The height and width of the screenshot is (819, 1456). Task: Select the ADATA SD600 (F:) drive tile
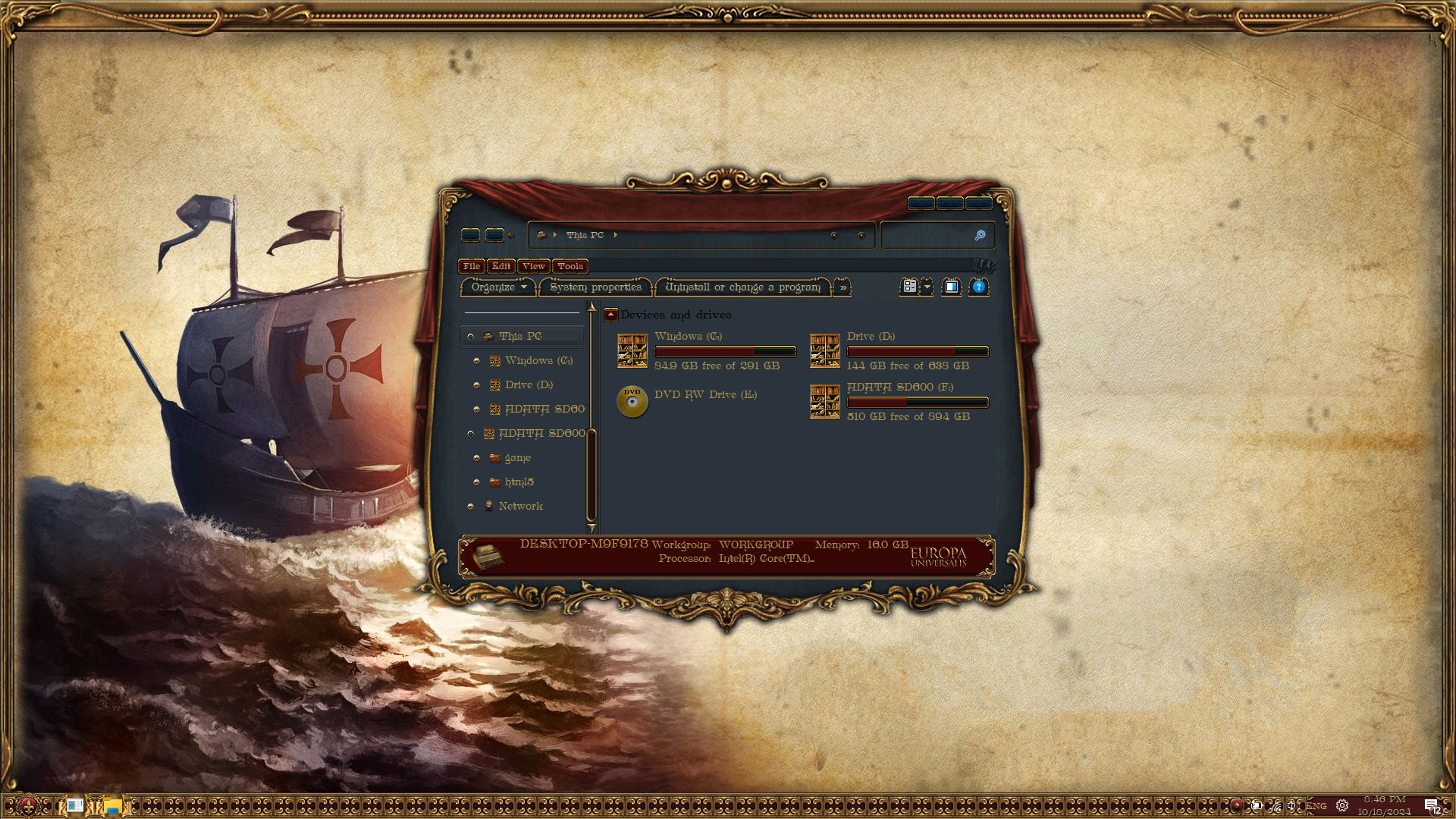(x=899, y=402)
